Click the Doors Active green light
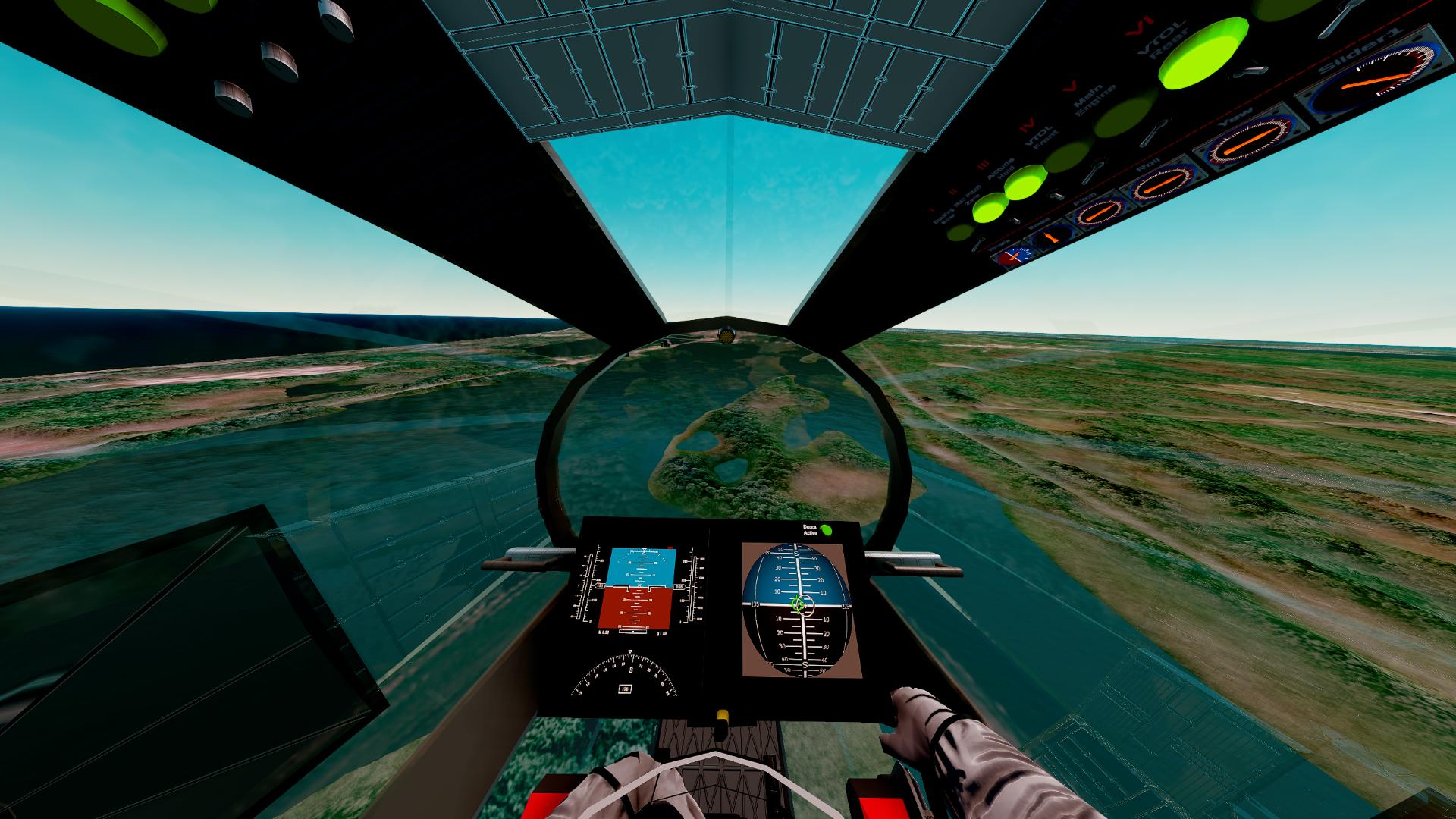The image size is (1456, 819). pyautogui.click(x=827, y=531)
